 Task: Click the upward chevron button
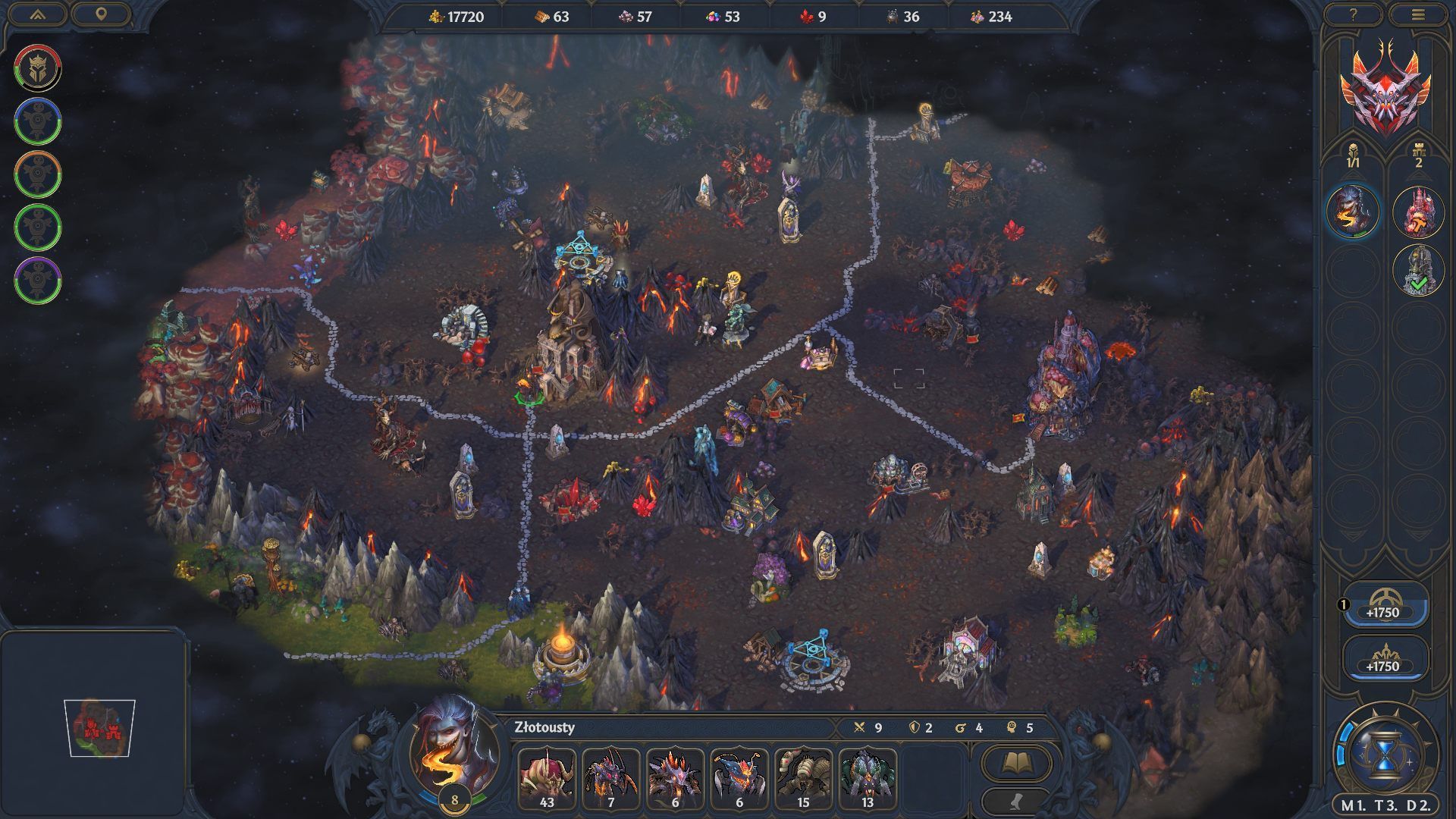(x=37, y=14)
